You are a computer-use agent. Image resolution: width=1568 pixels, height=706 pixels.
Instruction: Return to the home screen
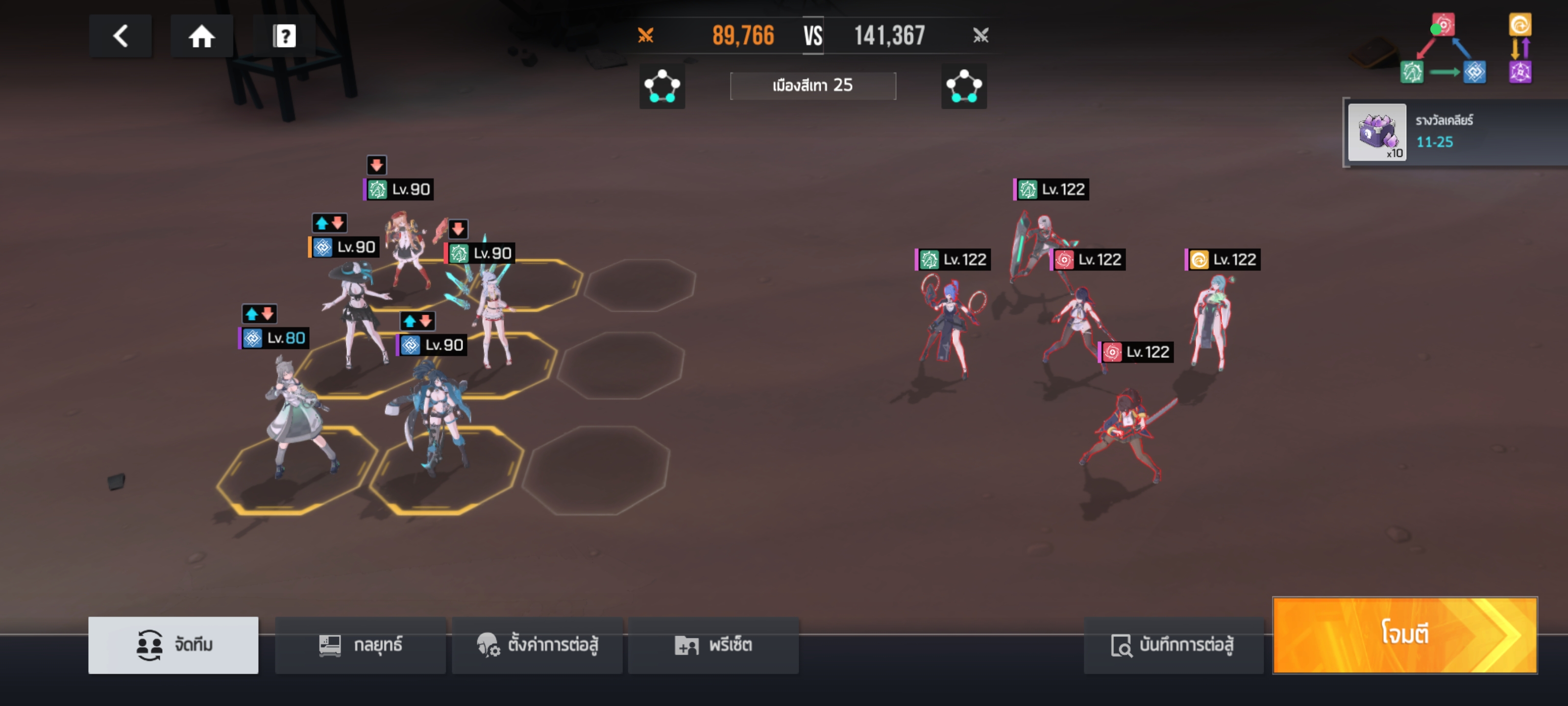click(x=201, y=36)
